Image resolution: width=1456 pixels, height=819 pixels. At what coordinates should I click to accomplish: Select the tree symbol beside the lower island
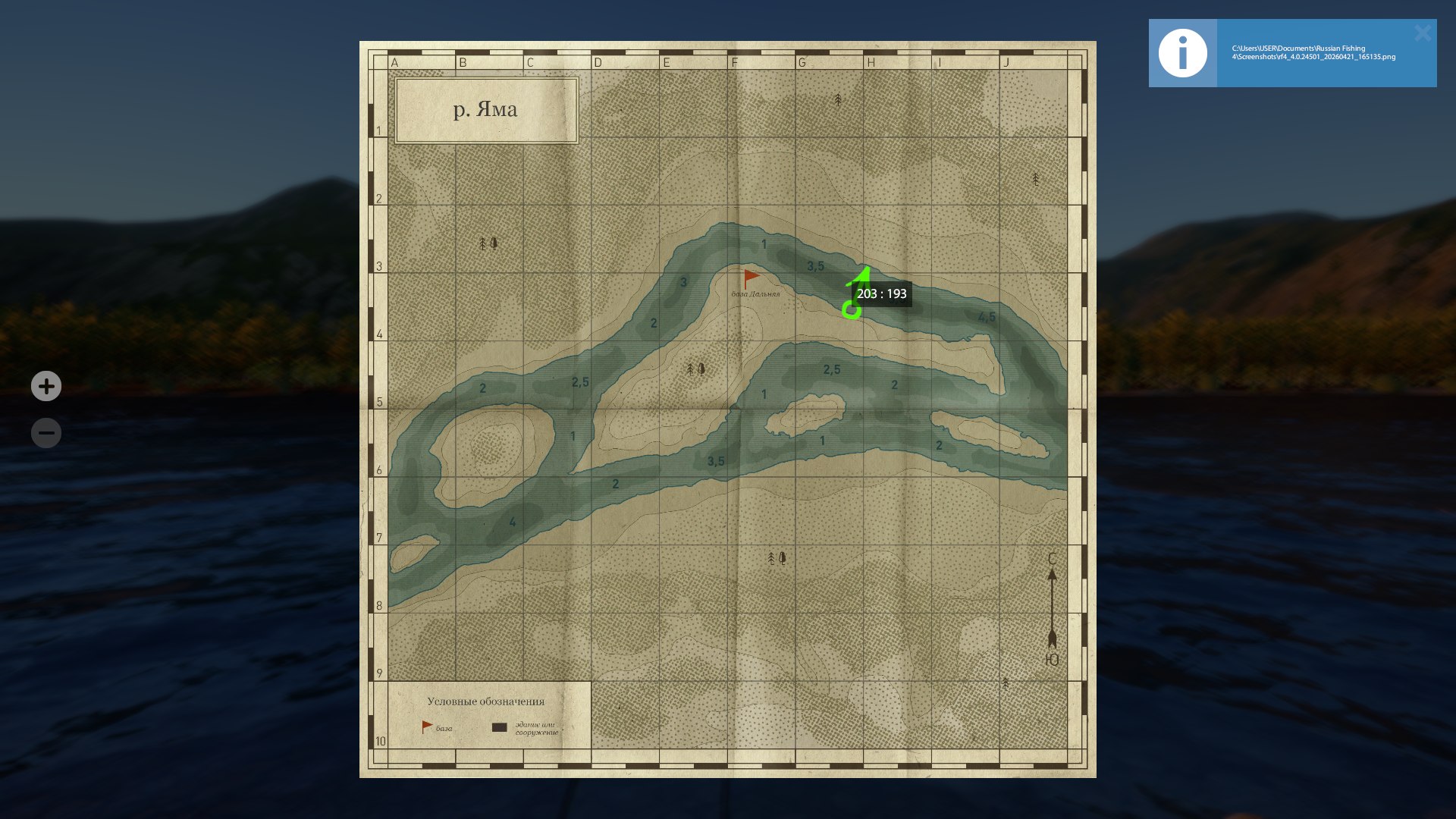click(x=694, y=369)
